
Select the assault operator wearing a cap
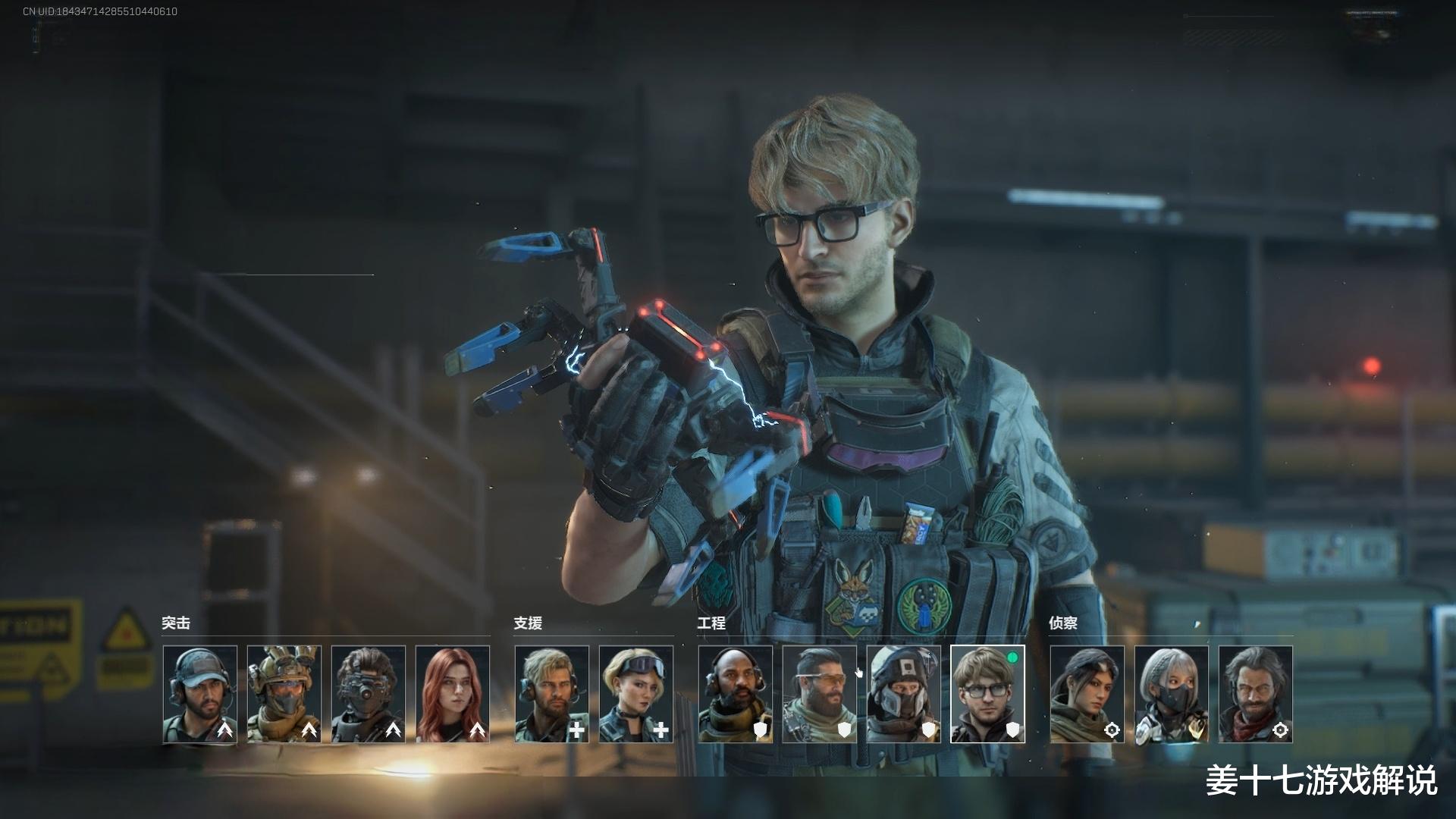pyautogui.click(x=200, y=694)
